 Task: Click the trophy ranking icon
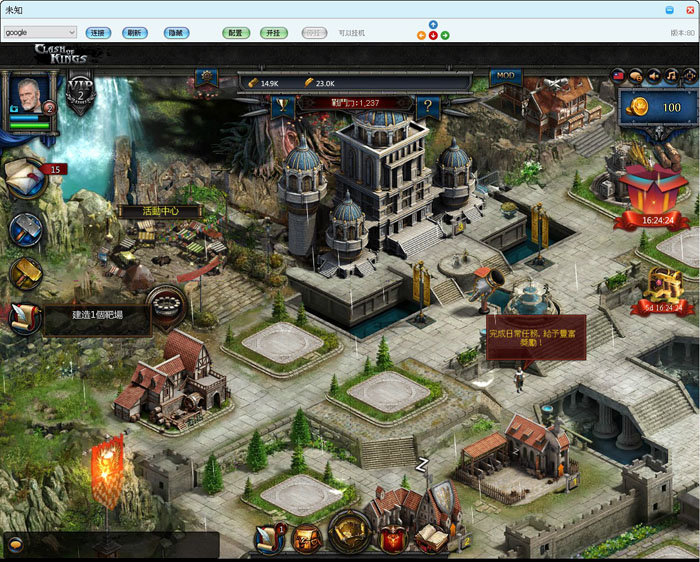coord(281,102)
